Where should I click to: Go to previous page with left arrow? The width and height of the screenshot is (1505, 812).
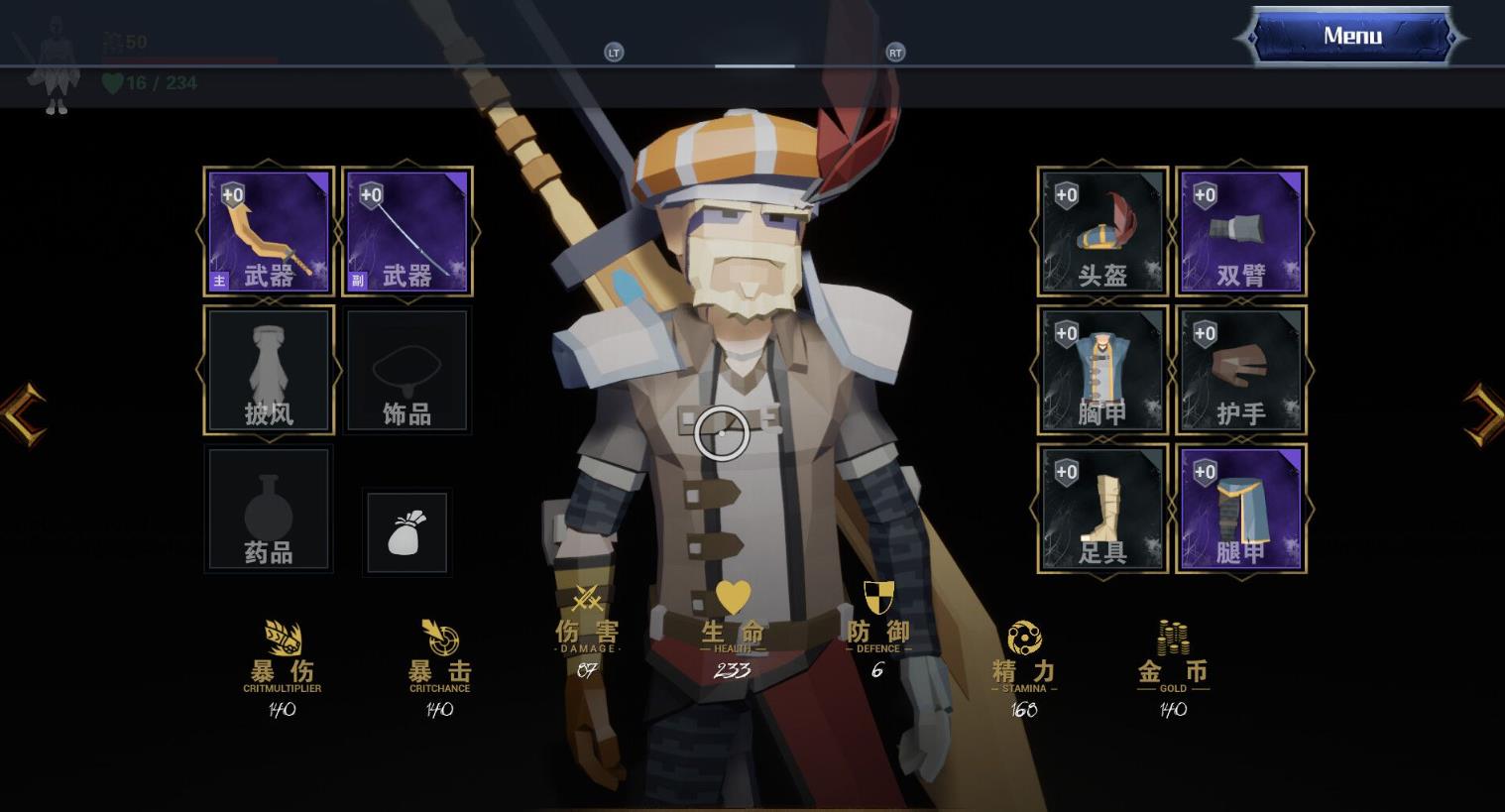pyautogui.click(x=22, y=412)
